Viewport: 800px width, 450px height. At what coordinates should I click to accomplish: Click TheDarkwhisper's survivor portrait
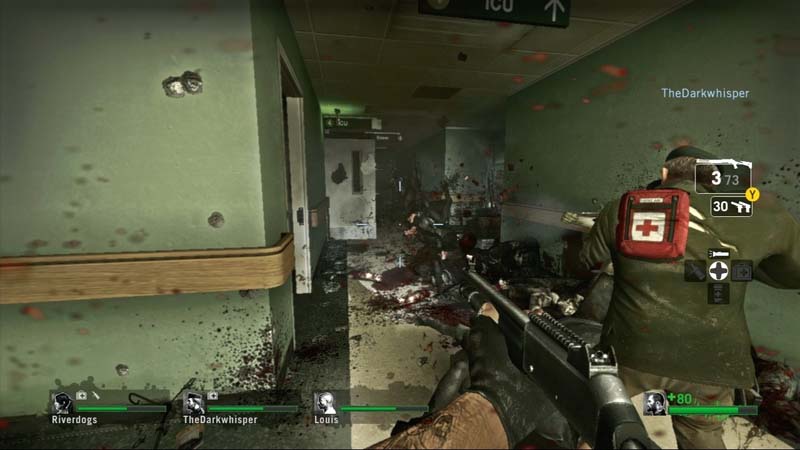(x=194, y=404)
